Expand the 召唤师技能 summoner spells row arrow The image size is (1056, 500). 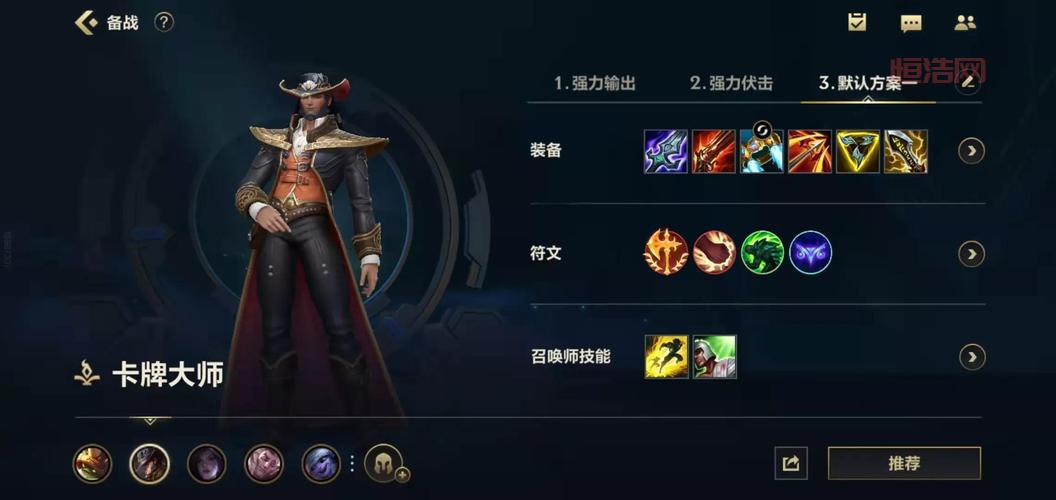[x=971, y=357]
